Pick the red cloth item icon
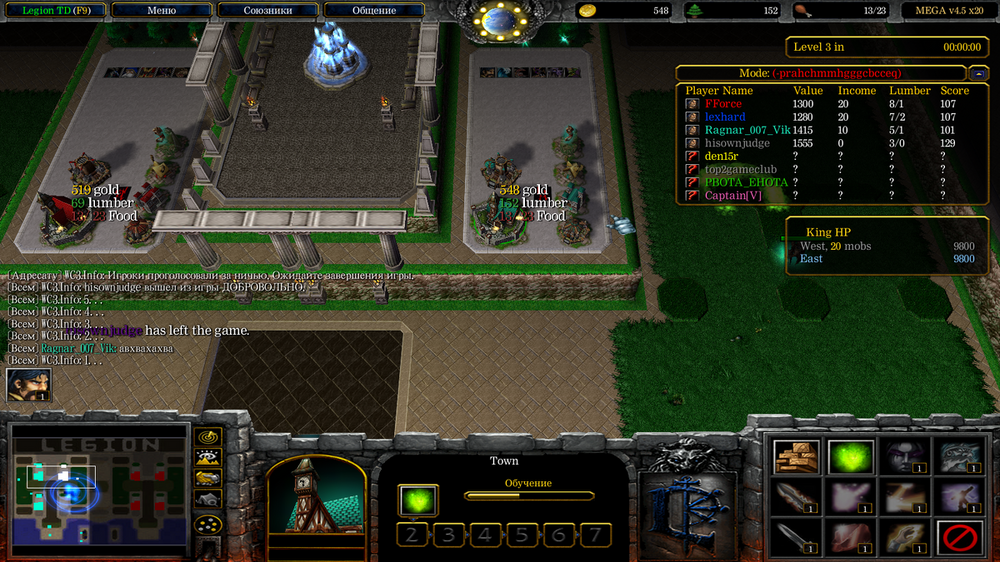 pos(850,538)
